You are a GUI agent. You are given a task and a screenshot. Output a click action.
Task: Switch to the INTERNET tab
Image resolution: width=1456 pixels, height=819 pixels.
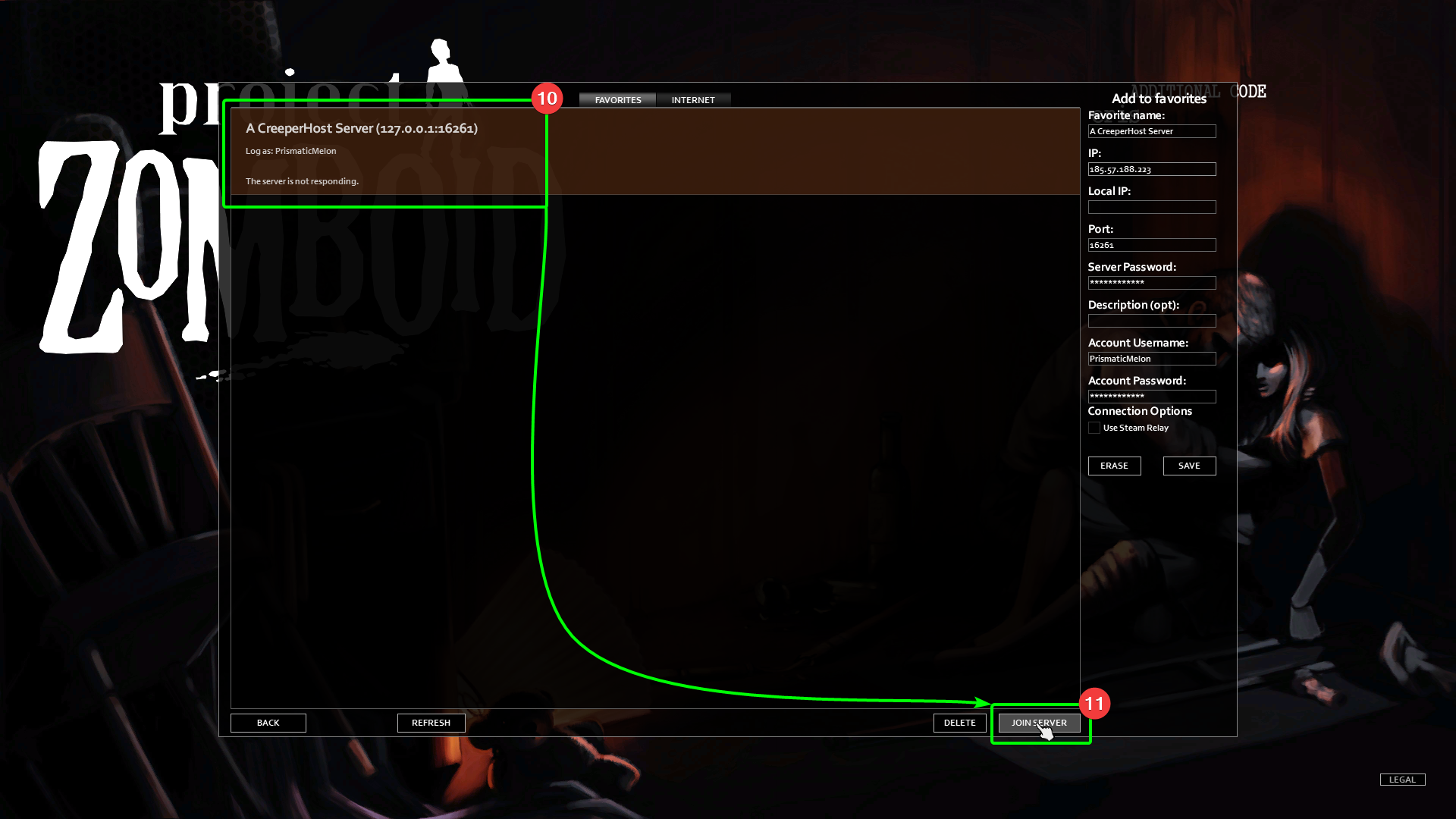coord(693,99)
